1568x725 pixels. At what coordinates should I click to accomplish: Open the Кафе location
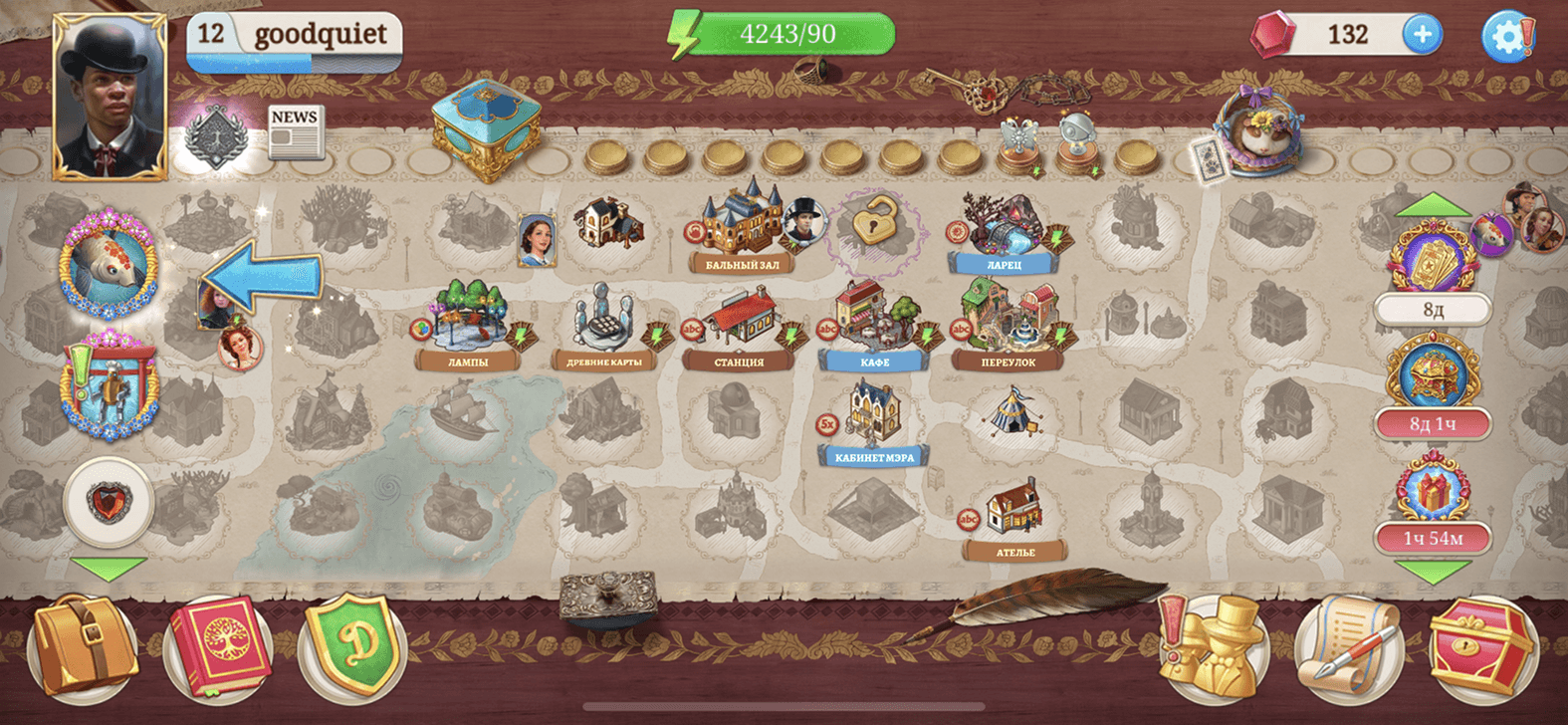(874, 321)
